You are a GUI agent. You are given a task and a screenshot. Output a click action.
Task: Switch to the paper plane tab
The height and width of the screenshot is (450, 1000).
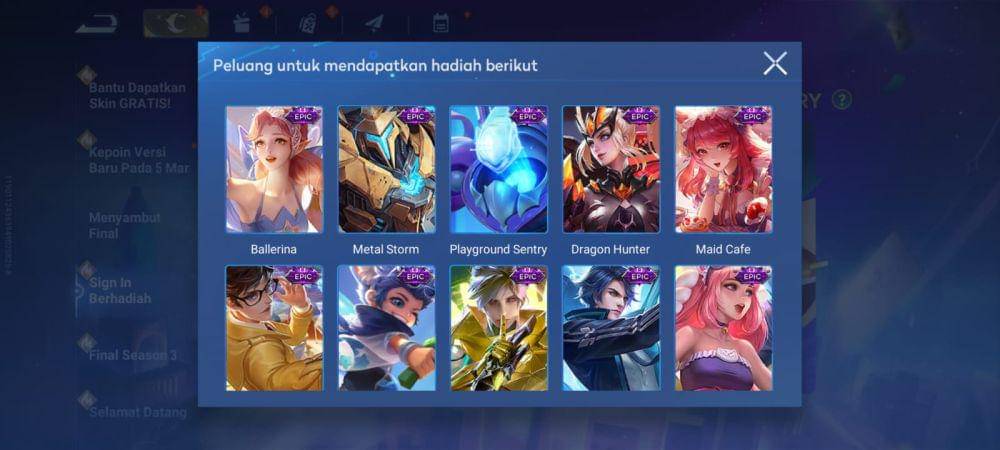374,22
